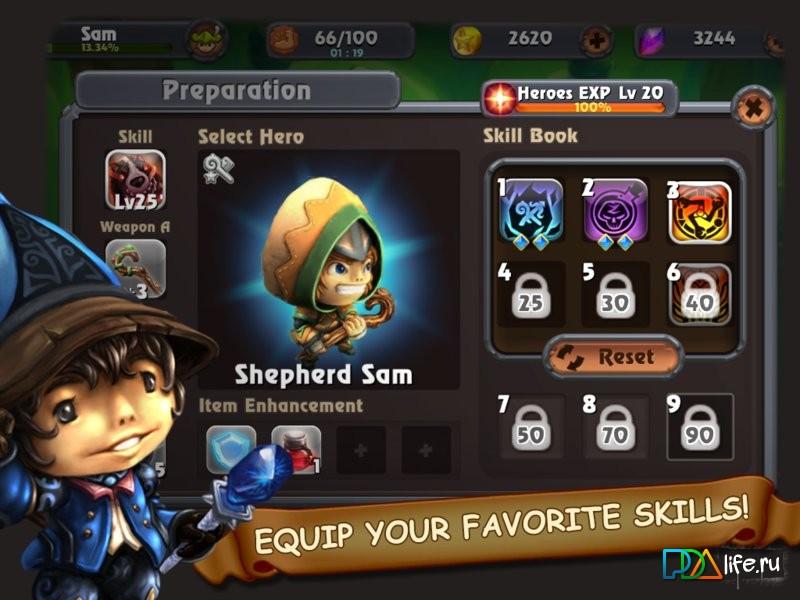
Task: Choose the blue shield enhancement item
Action: (x=231, y=449)
